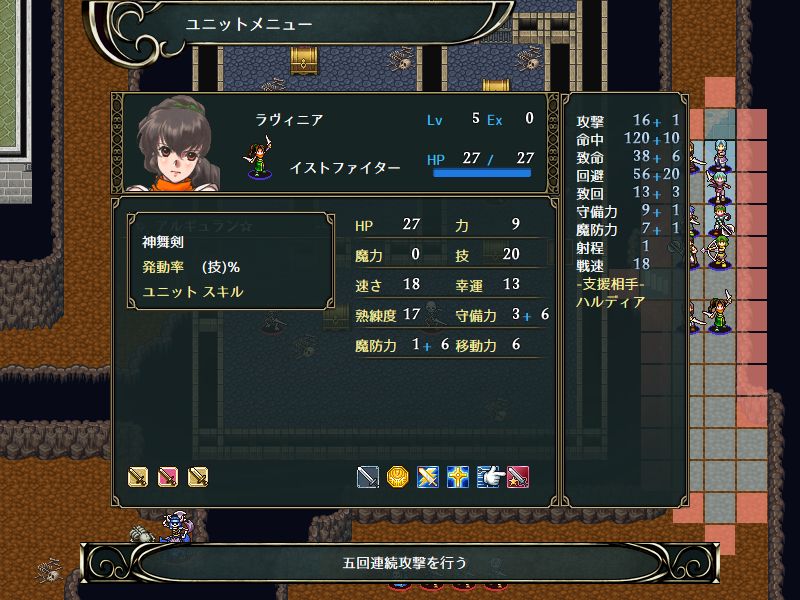800x600 pixels.
Task: Select support partner ハルディア
Action: [610, 301]
